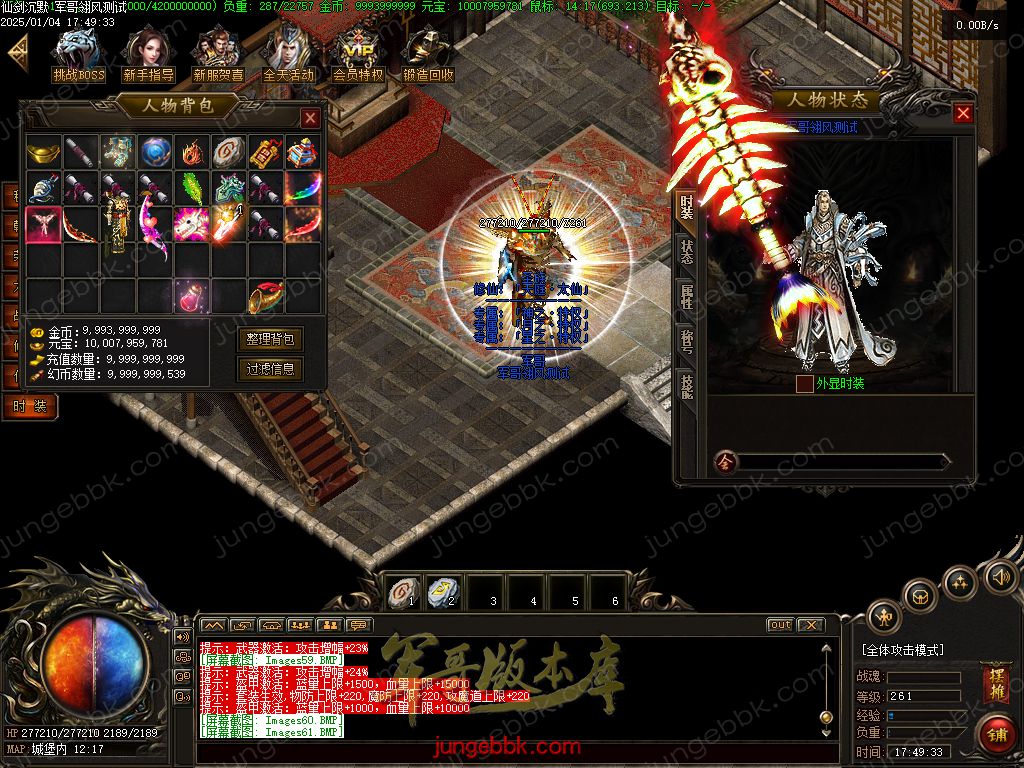Close the 人物背包 inventory window

[310, 118]
